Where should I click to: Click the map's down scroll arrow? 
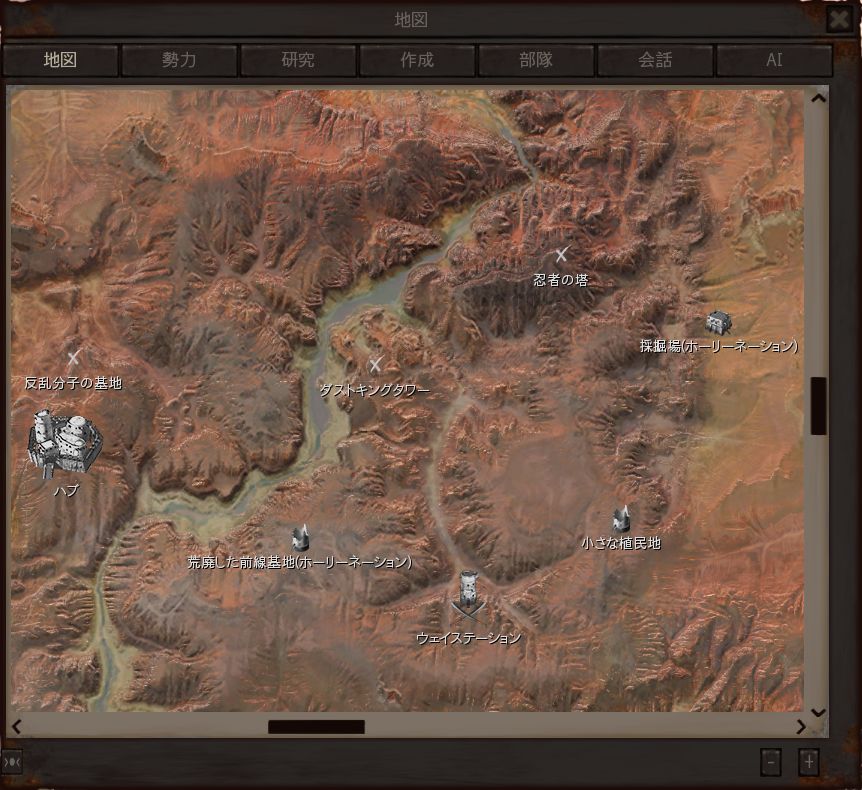(x=819, y=713)
